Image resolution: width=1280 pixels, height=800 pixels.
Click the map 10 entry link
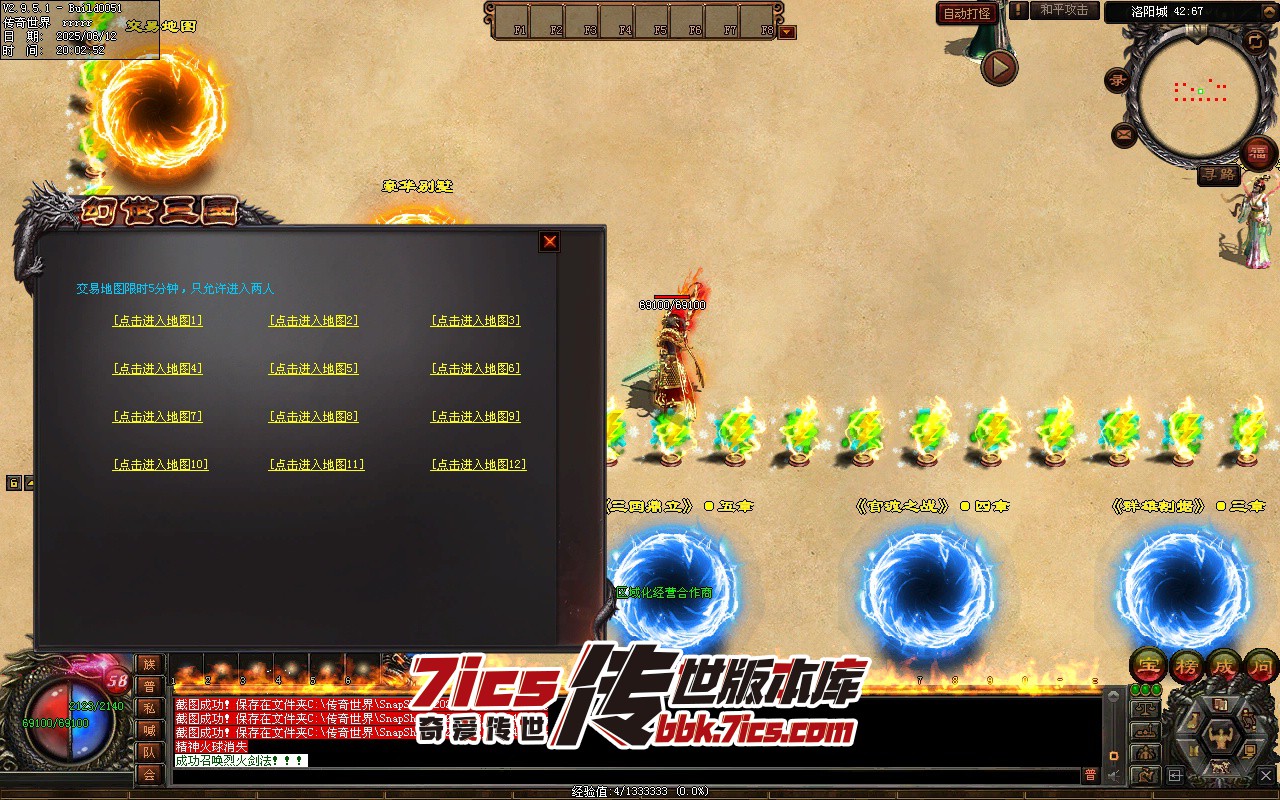tap(160, 465)
